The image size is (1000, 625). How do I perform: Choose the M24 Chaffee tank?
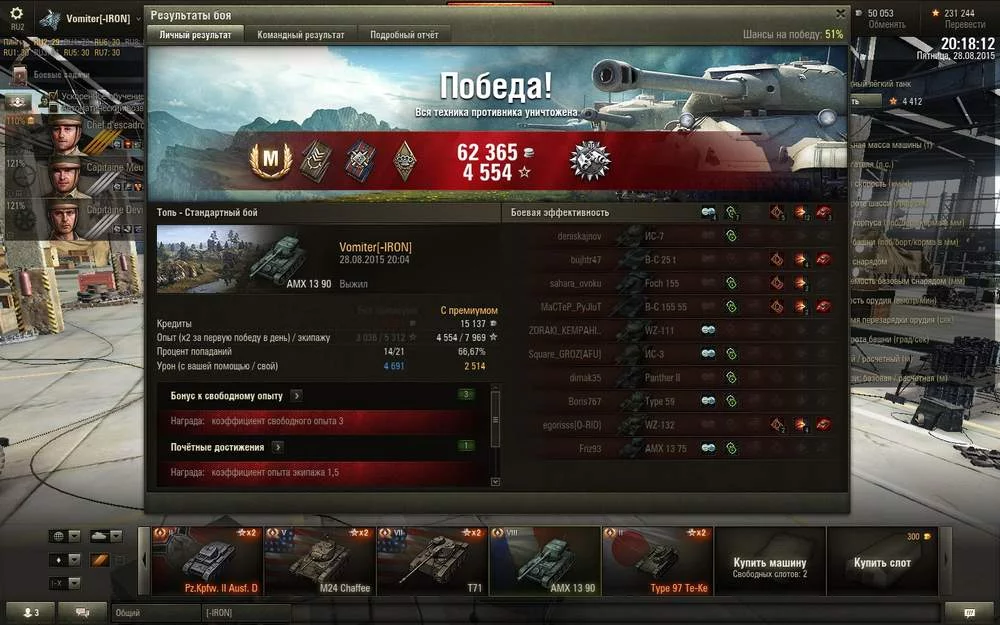tap(319, 560)
